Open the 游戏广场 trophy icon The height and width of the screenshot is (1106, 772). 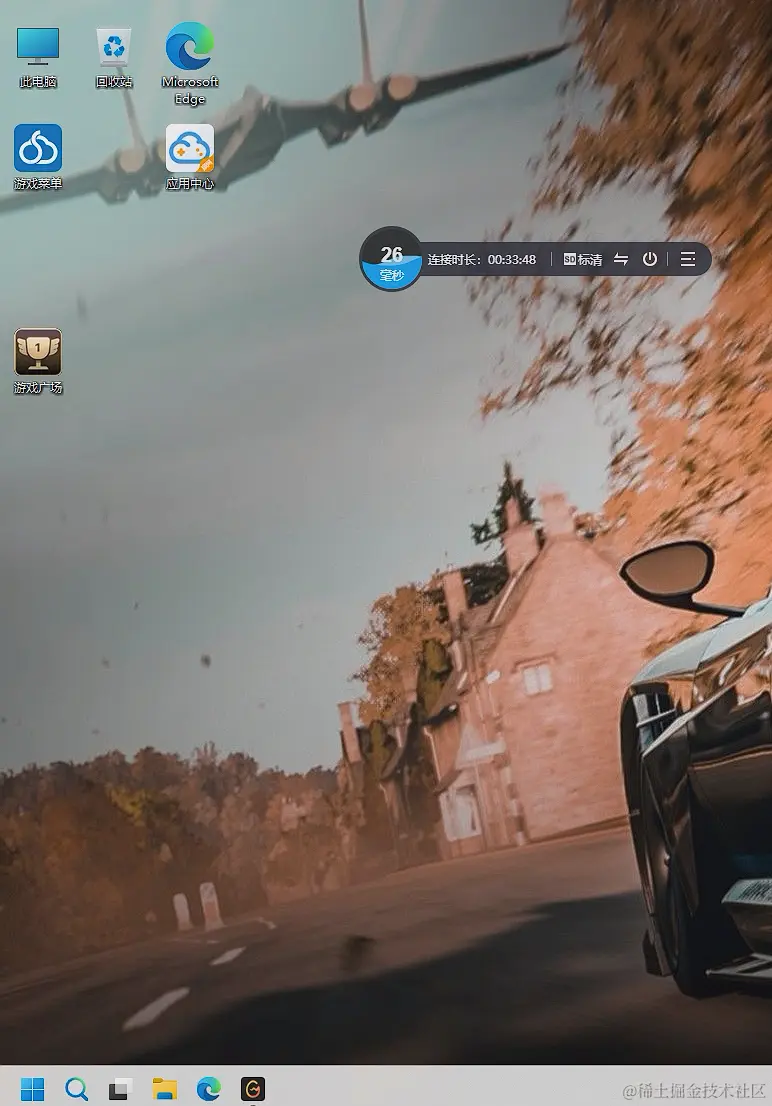tap(38, 353)
